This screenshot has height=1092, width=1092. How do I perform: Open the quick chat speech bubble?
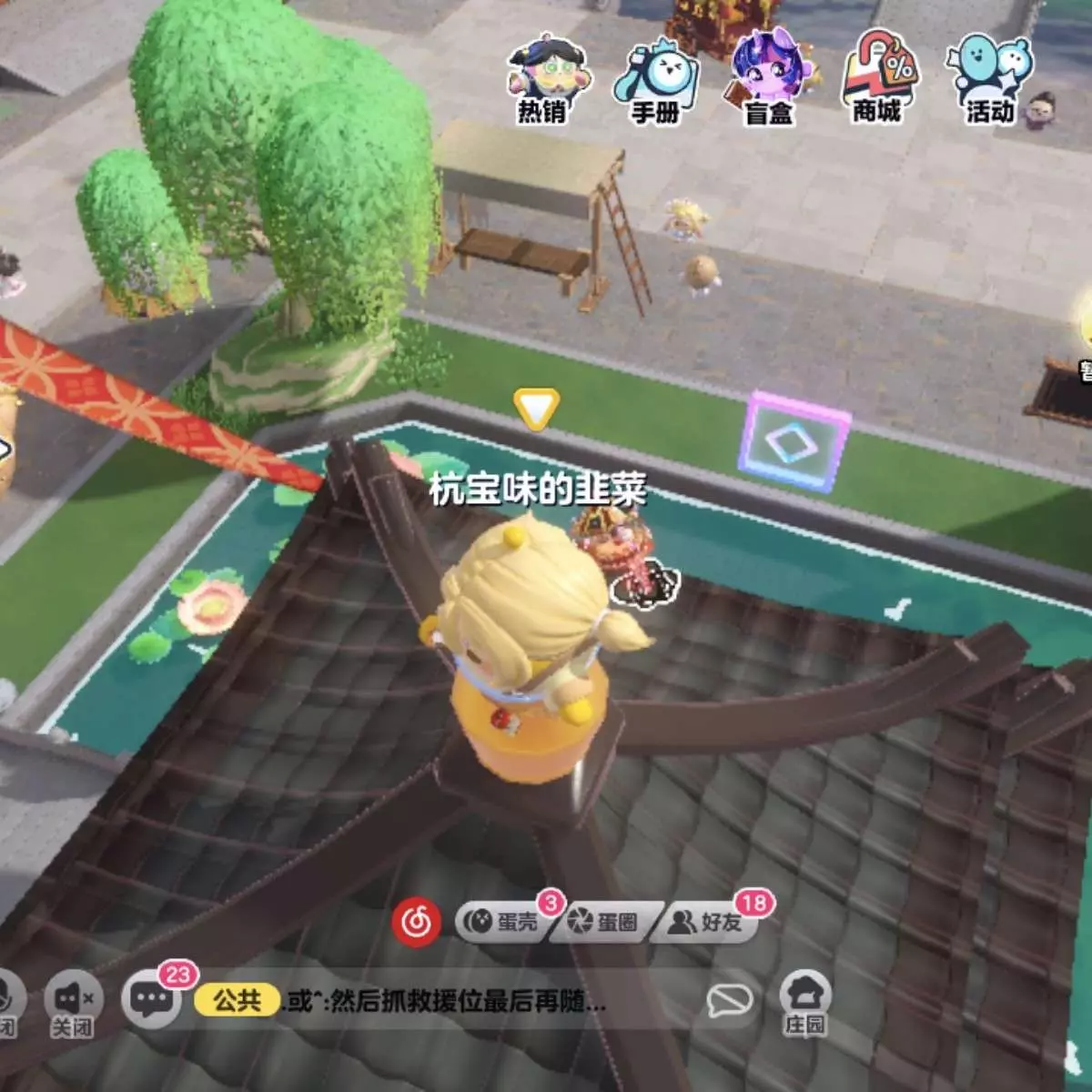pyautogui.click(x=730, y=1001)
